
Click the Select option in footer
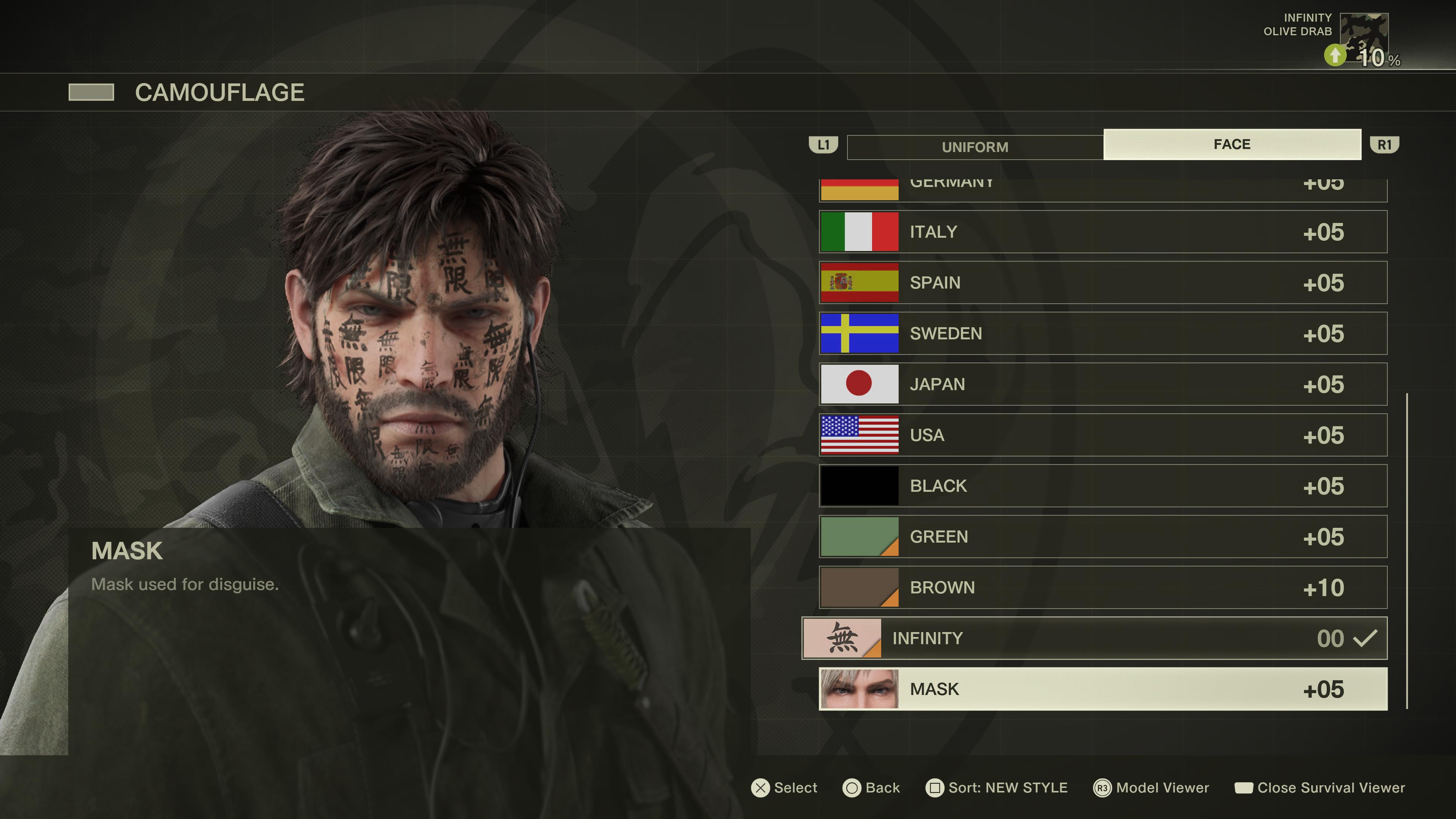784,788
